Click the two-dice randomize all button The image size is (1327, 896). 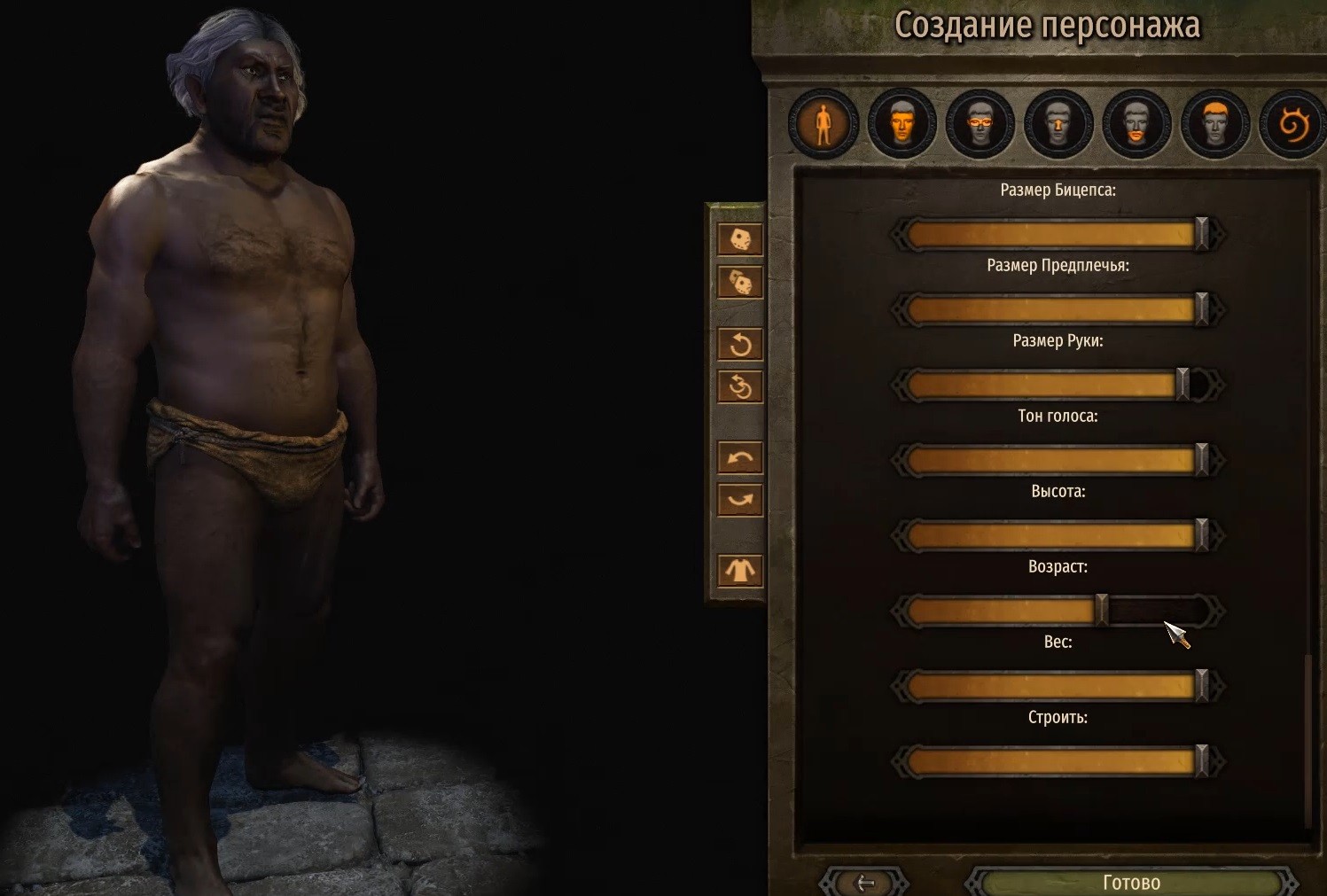coord(740,283)
